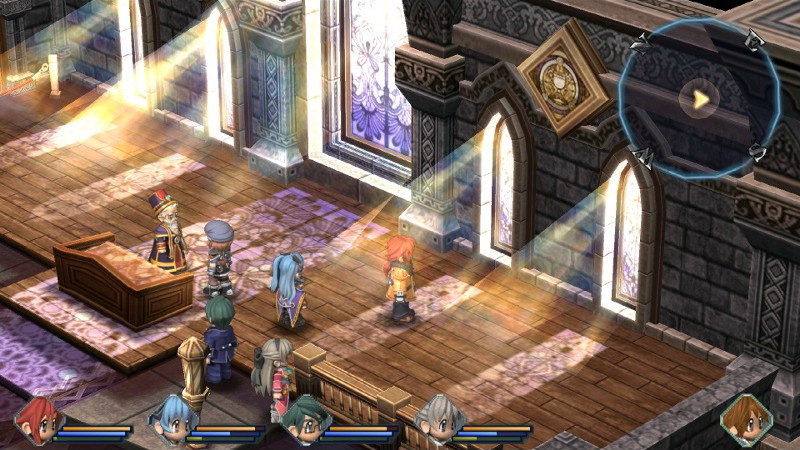The width and height of the screenshot is (800, 450).
Task: Select the red-haired party member portrait
Action: point(38,421)
